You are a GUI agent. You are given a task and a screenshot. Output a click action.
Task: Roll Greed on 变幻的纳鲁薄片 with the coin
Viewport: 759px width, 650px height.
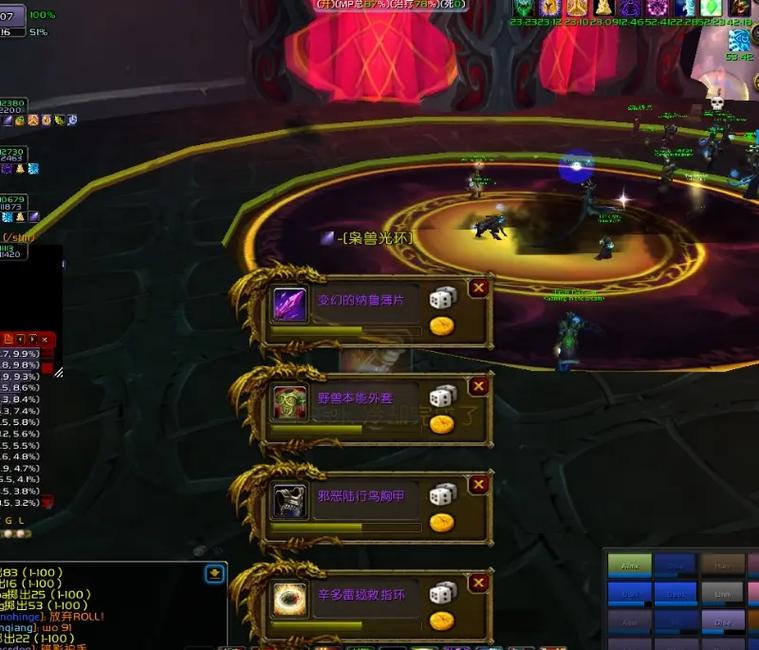coord(441,326)
